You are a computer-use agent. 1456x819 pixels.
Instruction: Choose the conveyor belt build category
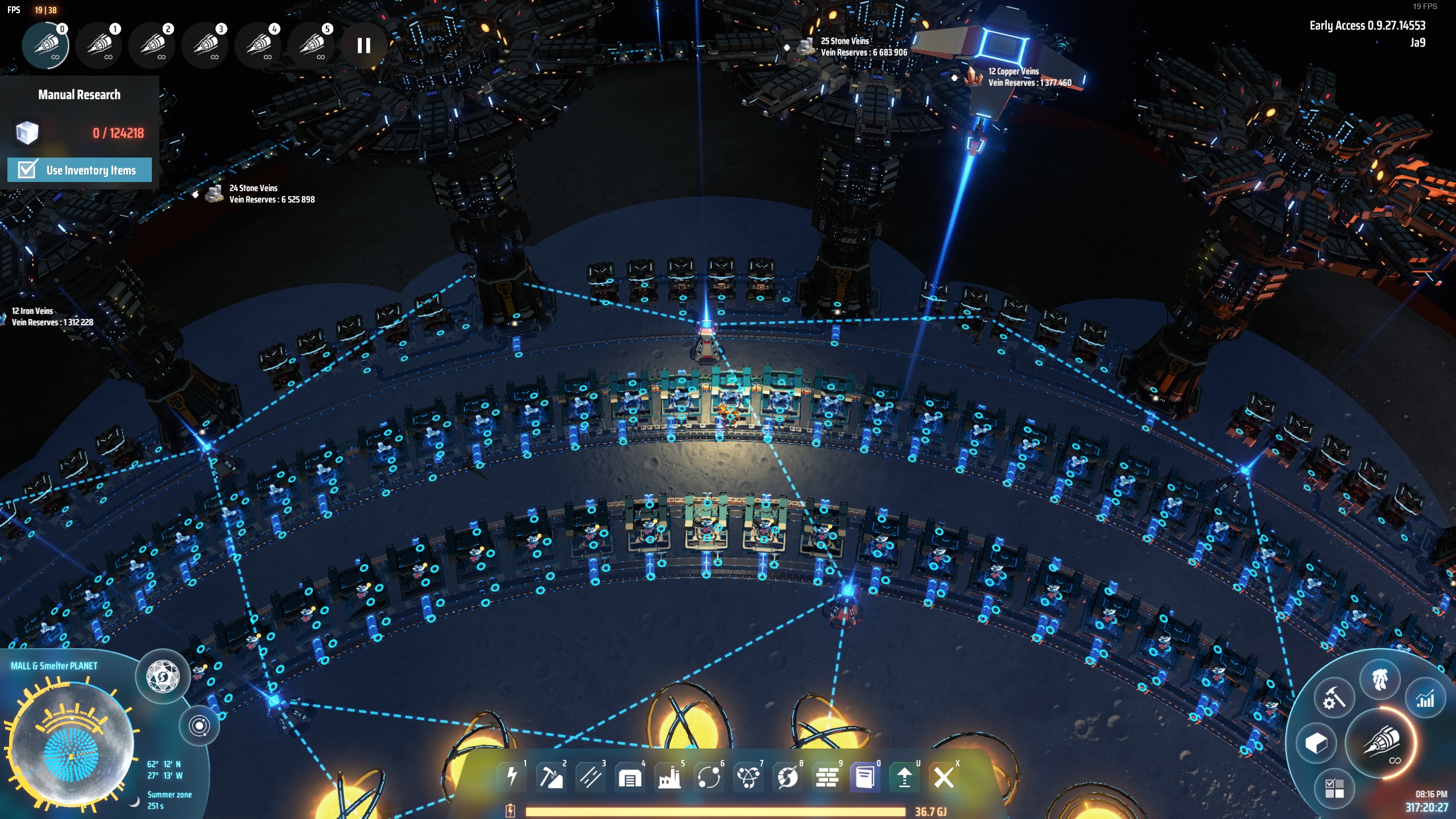(x=590, y=777)
